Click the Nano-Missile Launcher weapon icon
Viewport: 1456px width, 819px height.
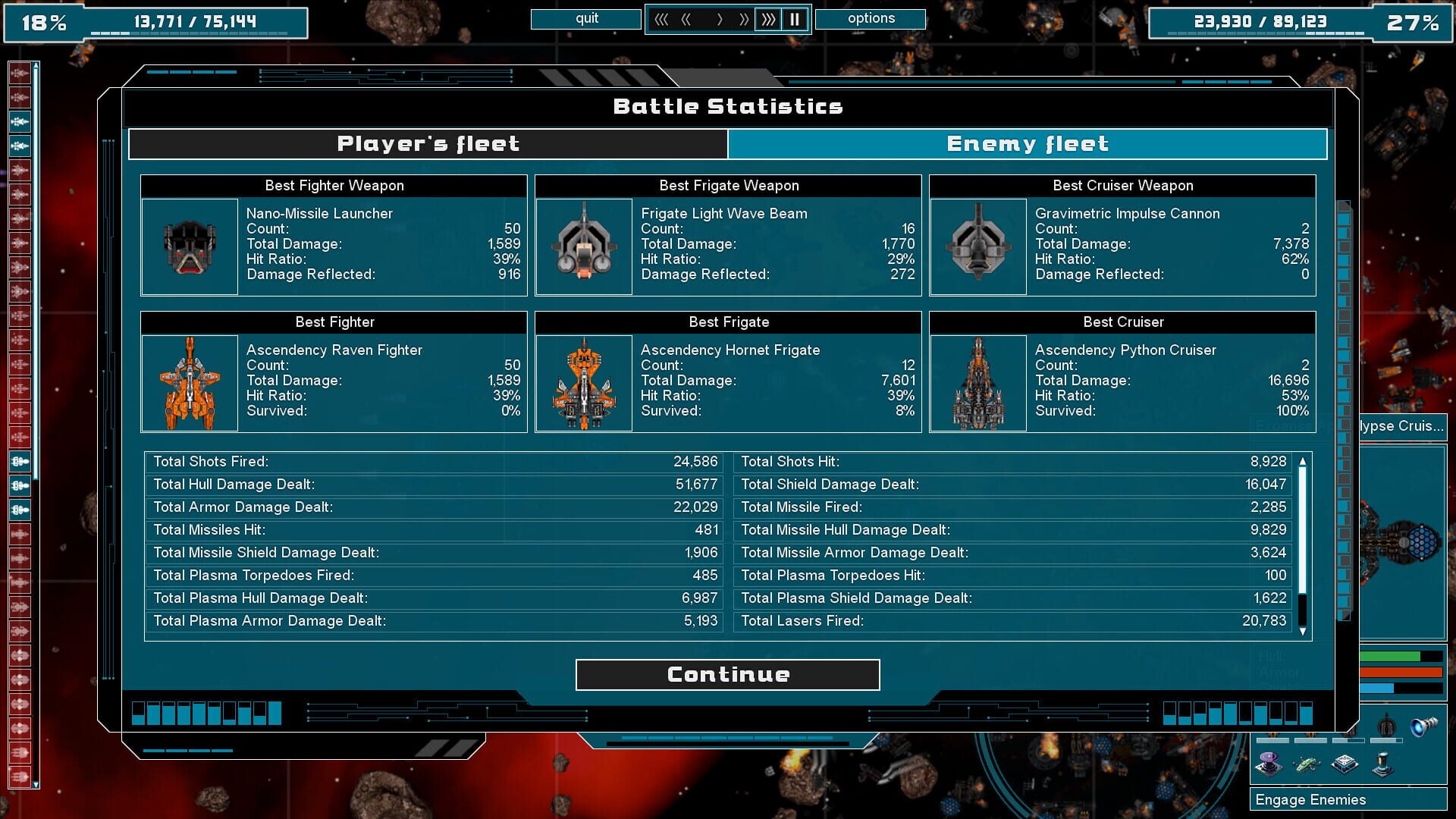pyautogui.click(x=190, y=246)
